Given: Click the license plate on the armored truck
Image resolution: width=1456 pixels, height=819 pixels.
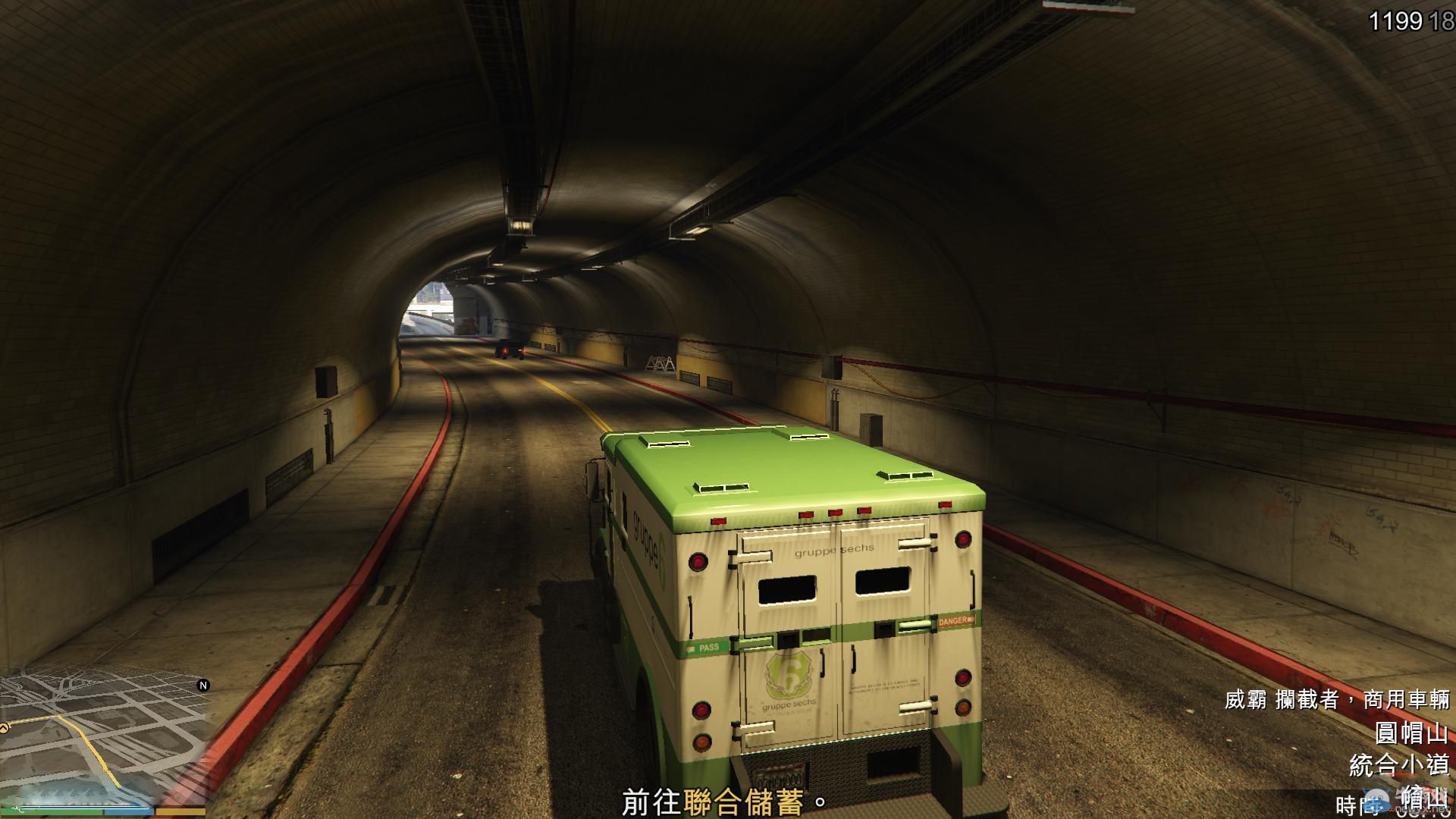Looking at the screenshot, I should coord(777,775).
